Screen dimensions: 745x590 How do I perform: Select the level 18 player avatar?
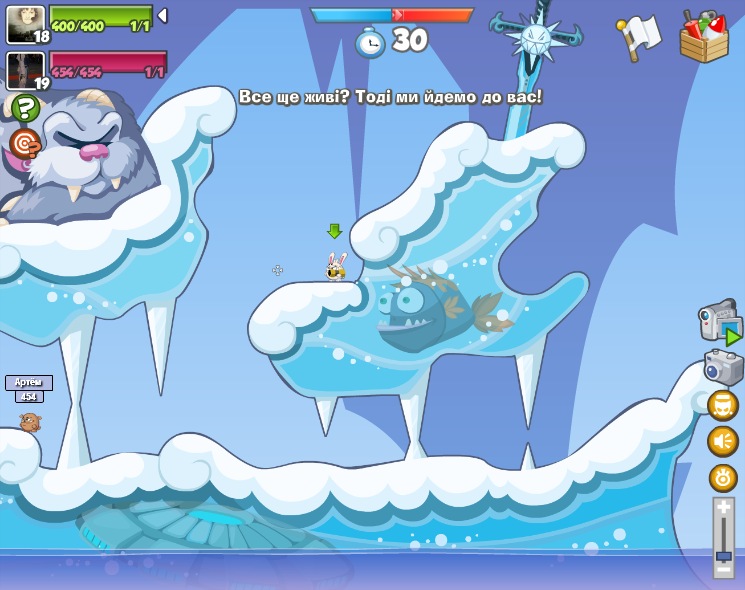tap(24, 23)
